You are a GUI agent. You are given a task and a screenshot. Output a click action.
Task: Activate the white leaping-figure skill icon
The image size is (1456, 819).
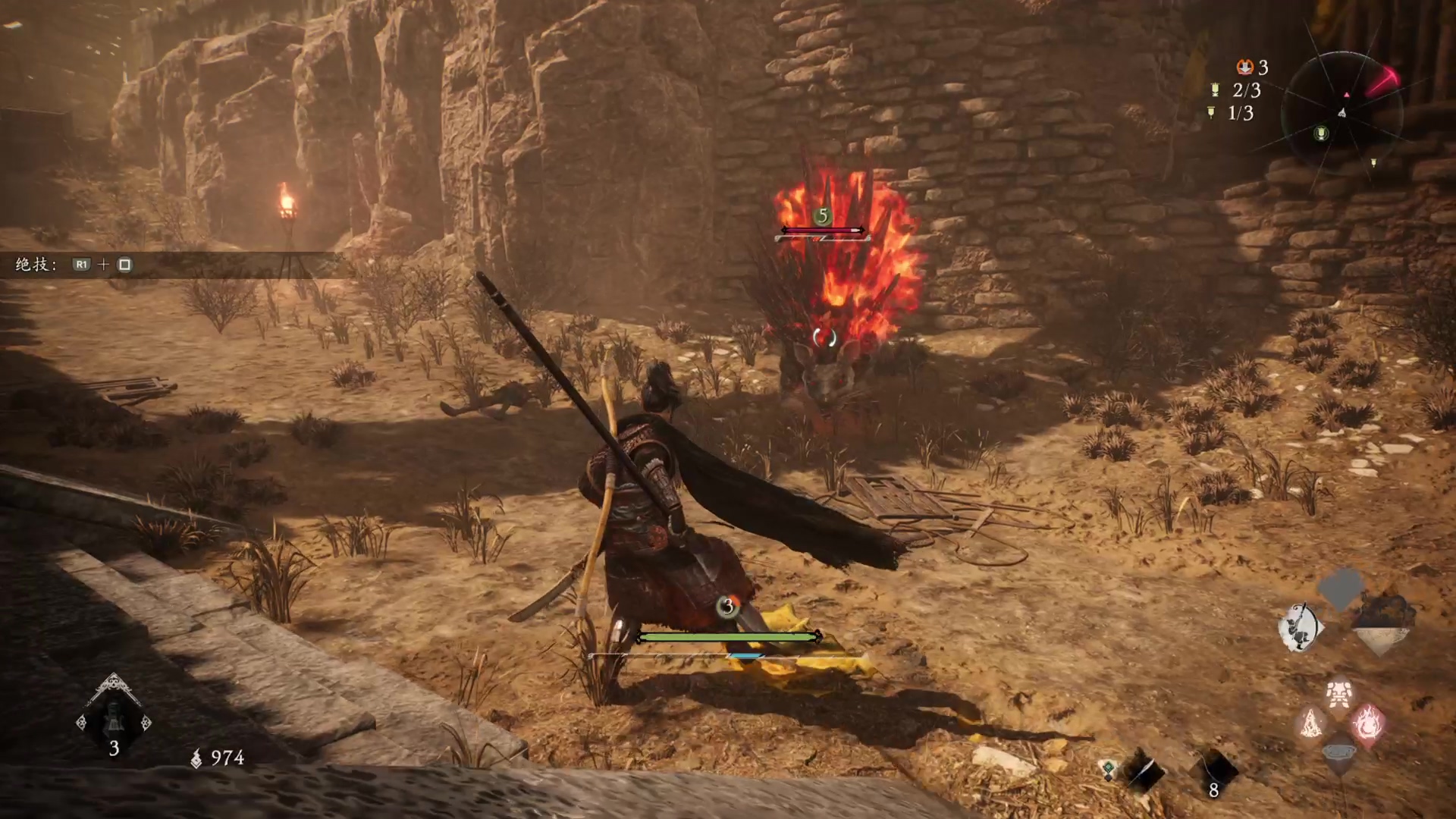(x=1300, y=628)
